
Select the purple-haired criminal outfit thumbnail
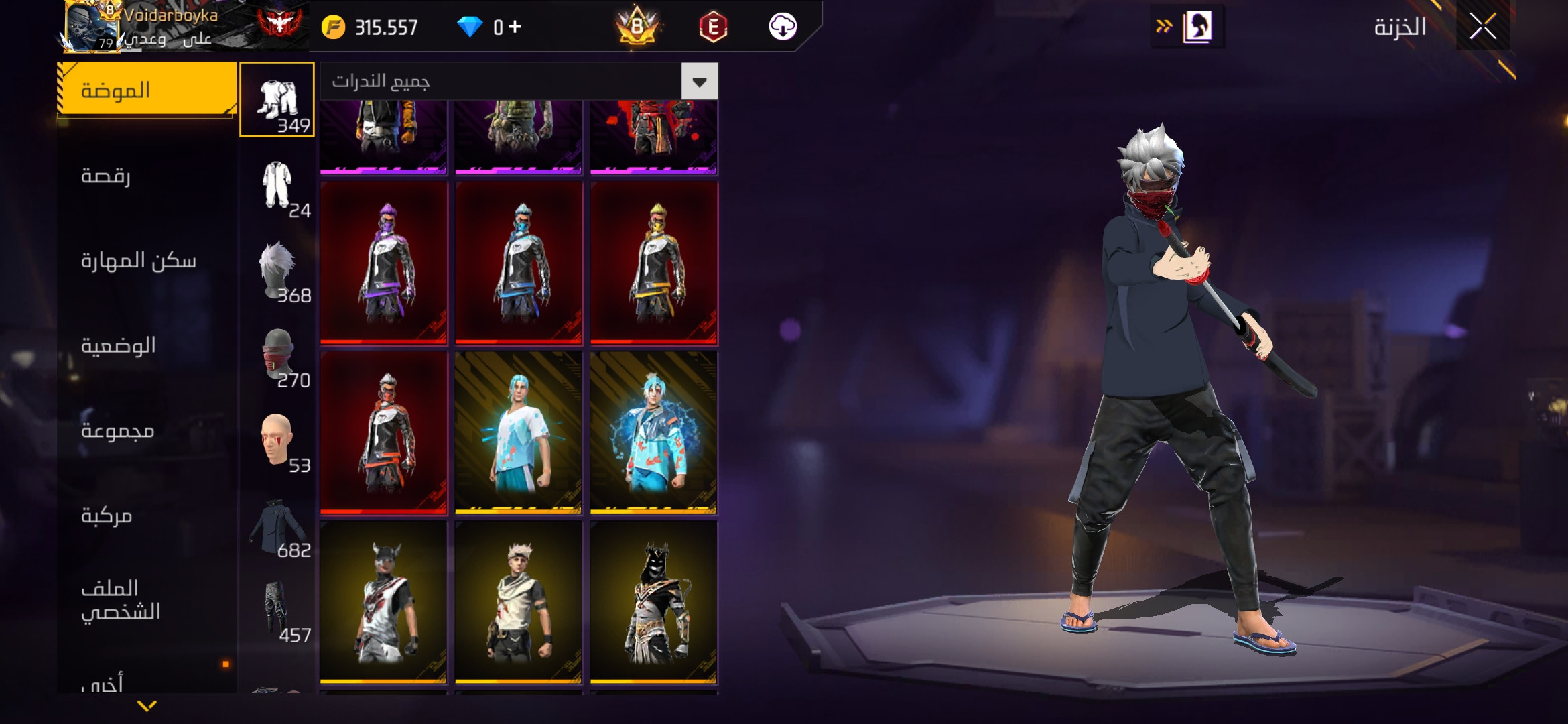click(384, 263)
